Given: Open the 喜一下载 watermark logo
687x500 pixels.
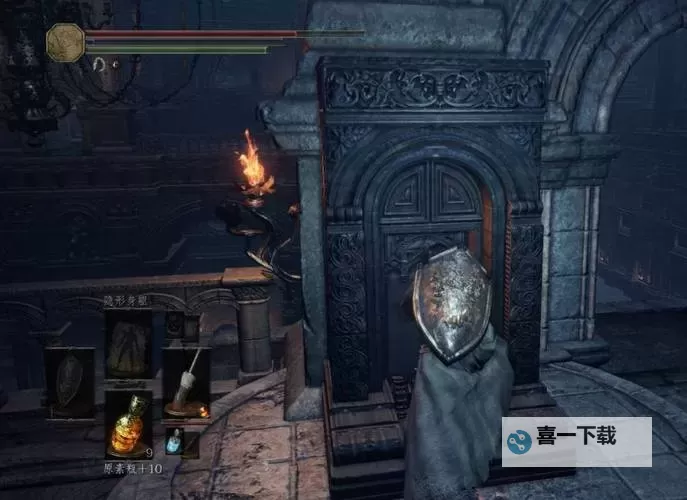Looking at the screenshot, I should [x=576, y=442].
